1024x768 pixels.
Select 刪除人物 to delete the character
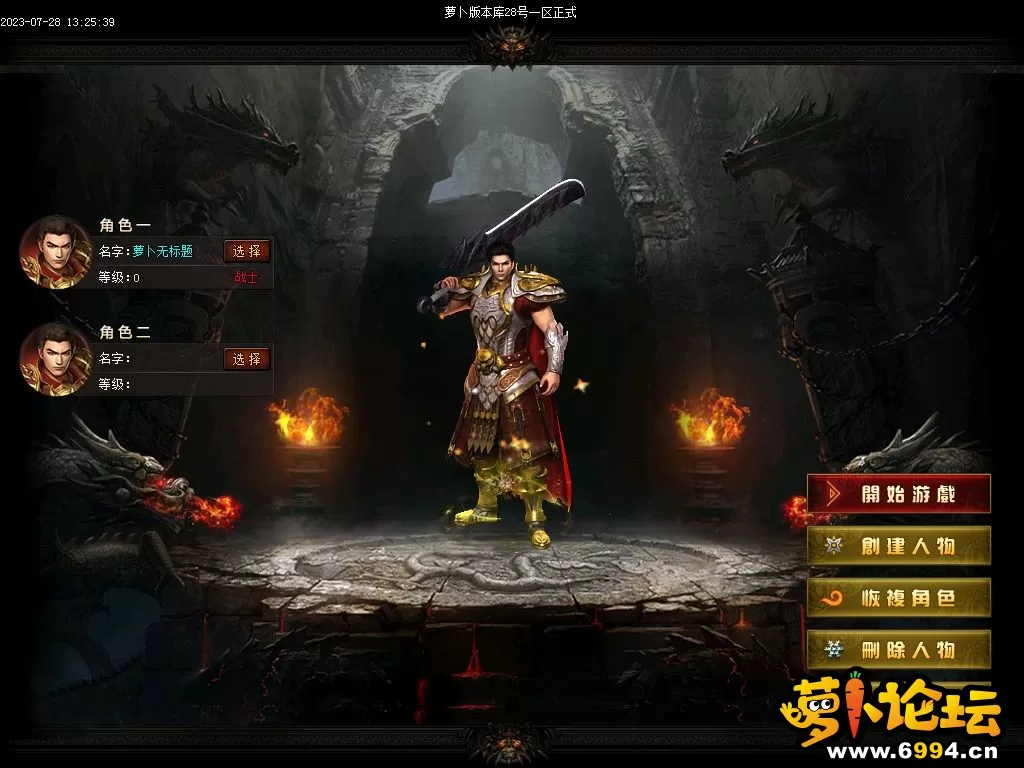coord(898,650)
